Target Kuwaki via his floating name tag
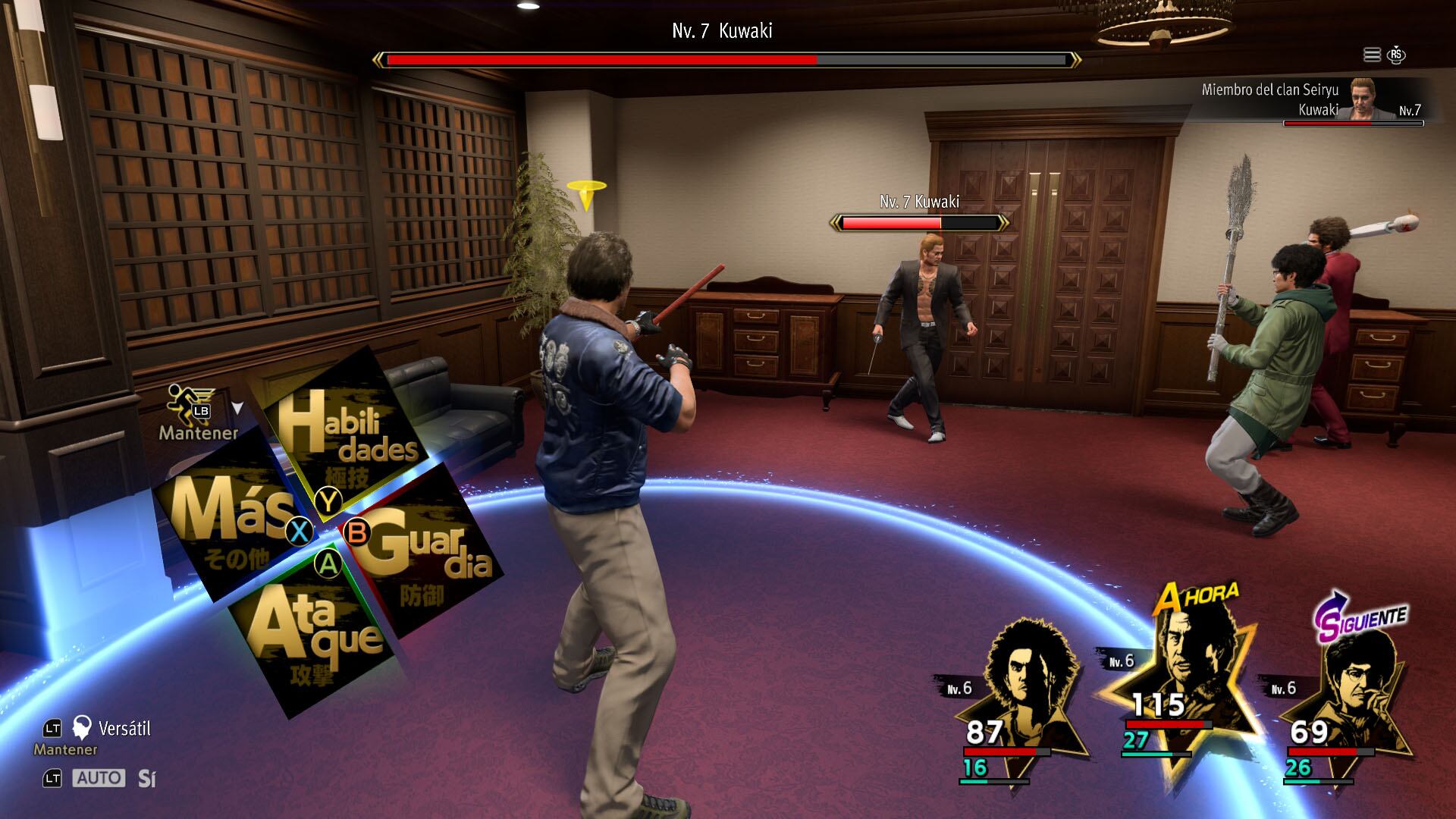The image size is (1456, 819). (x=919, y=202)
